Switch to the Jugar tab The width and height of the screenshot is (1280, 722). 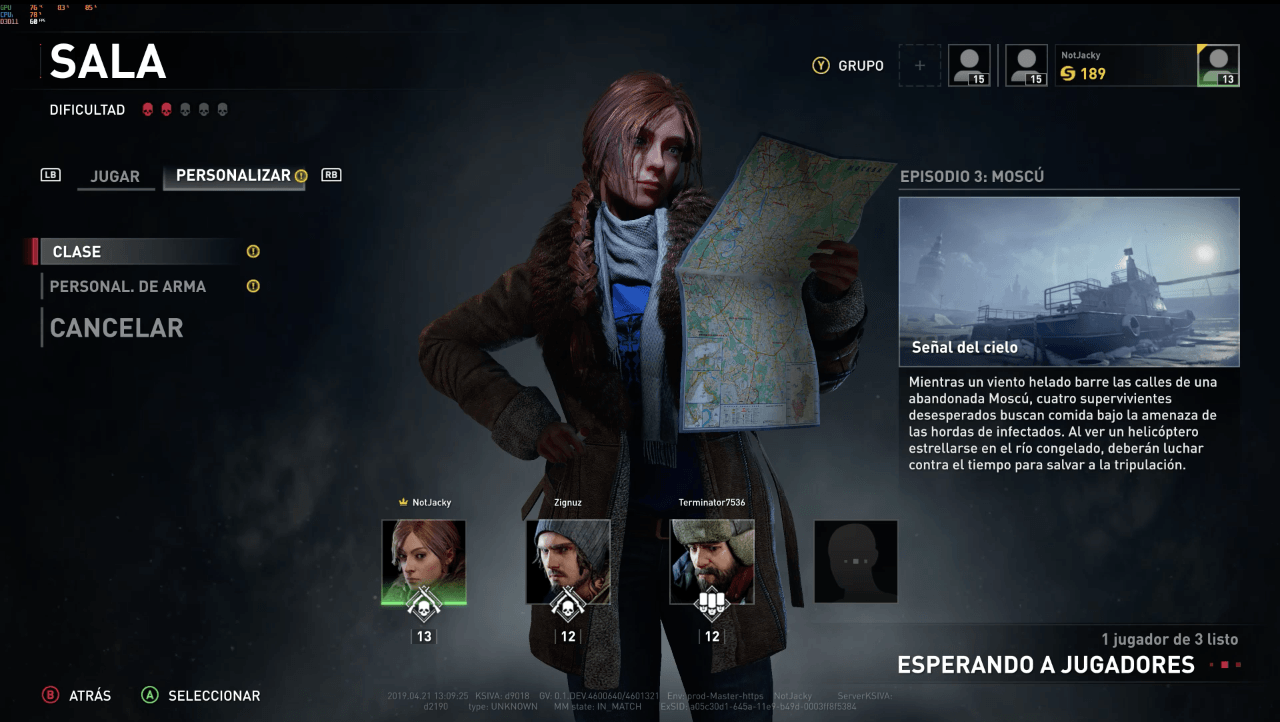pos(115,176)
